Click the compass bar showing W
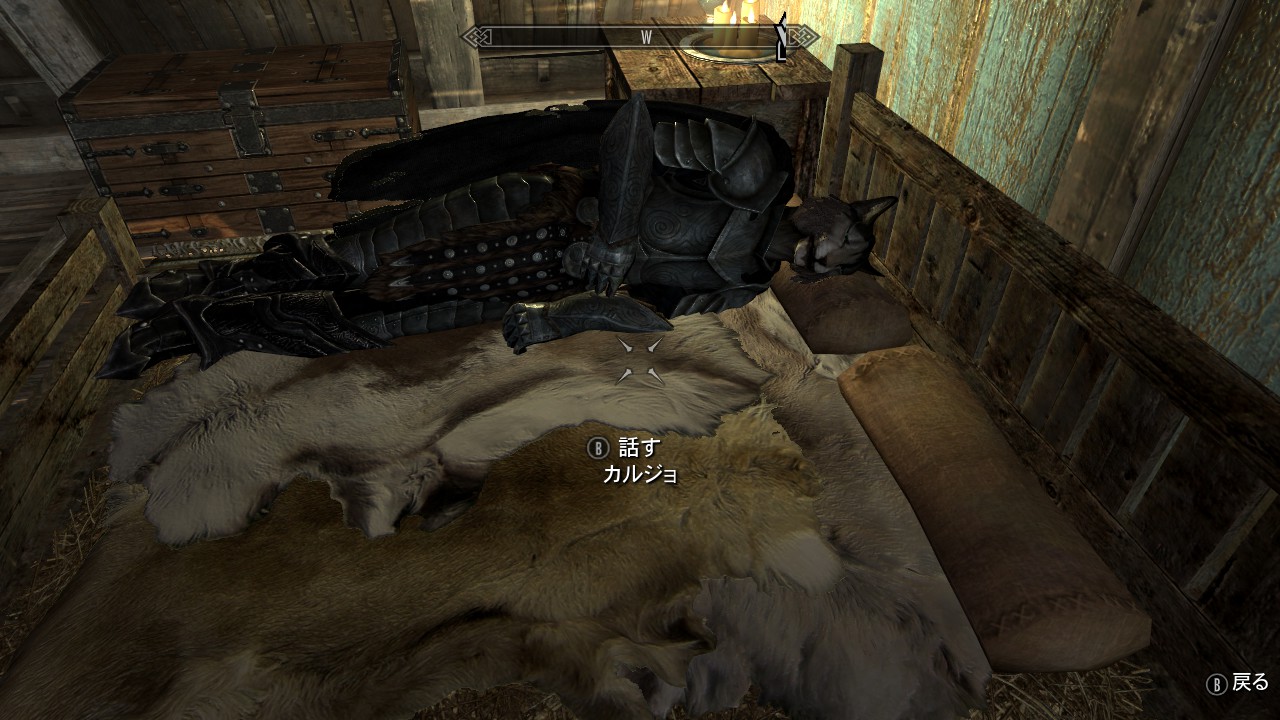 [639, 38]
